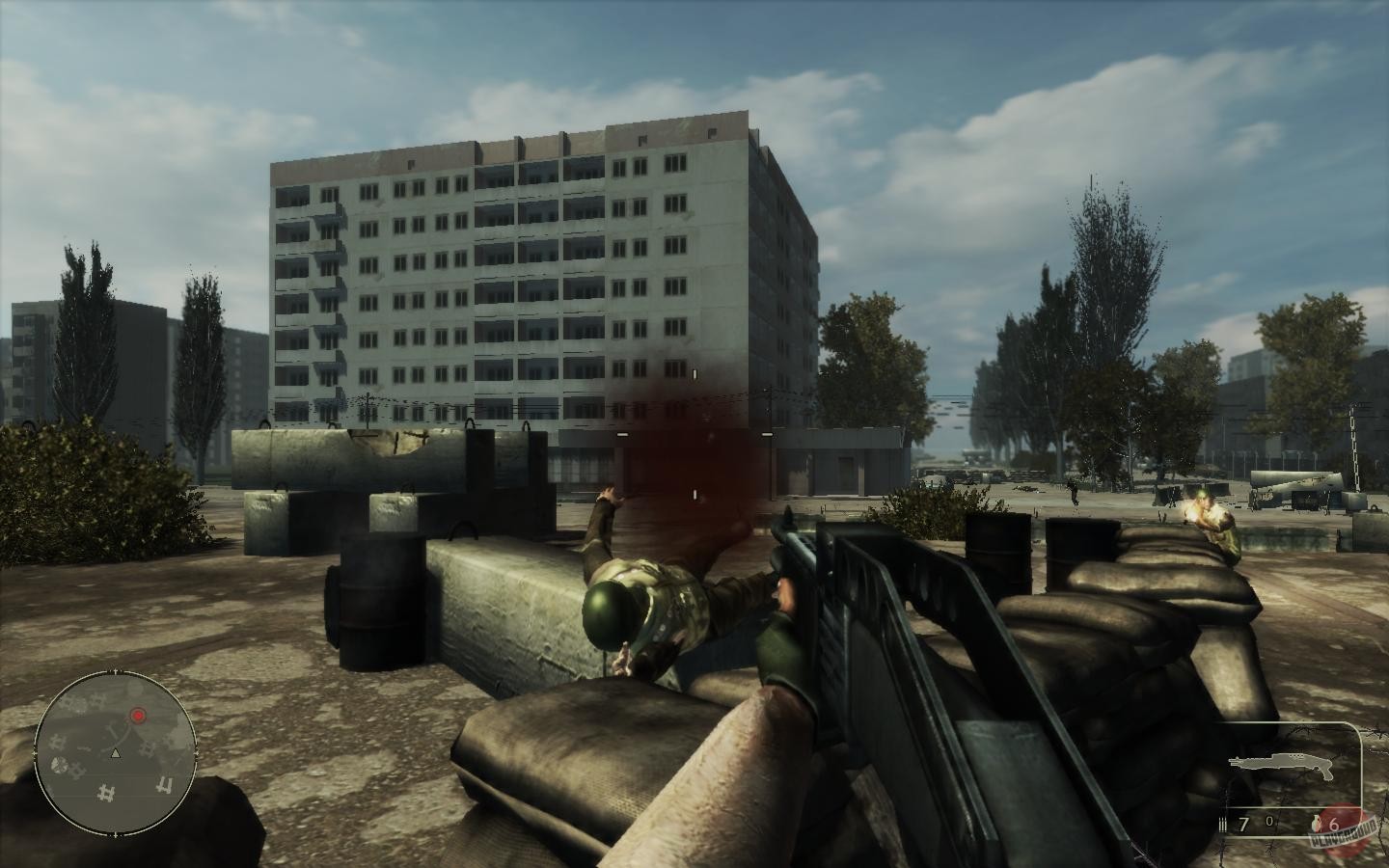Click the loaded ammo number 7
Screen dimensions: 1389x868
click(1243, 823)
